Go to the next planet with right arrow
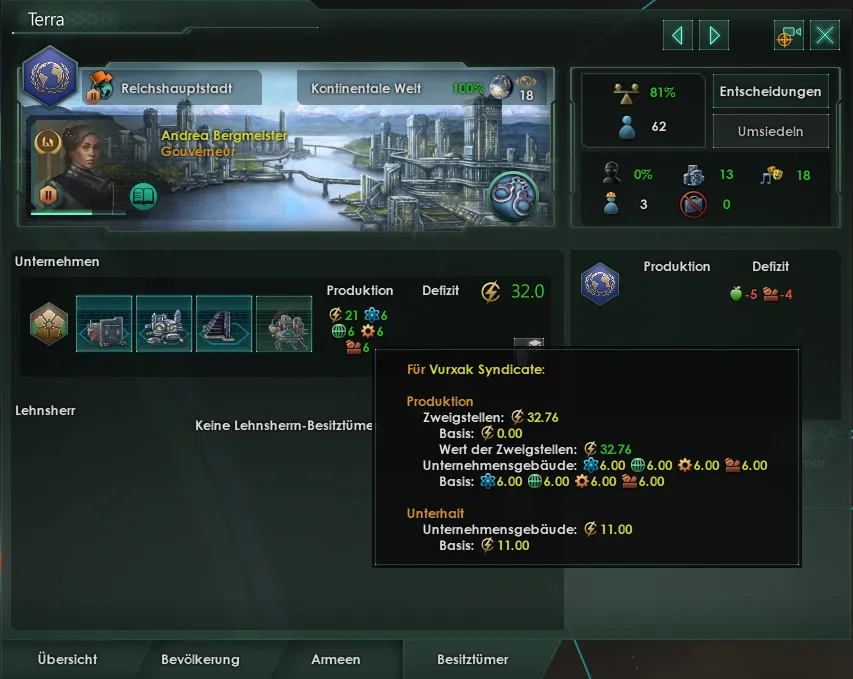Image resolution: width=853 pixels, height=679 pixels. pos(714,36)
